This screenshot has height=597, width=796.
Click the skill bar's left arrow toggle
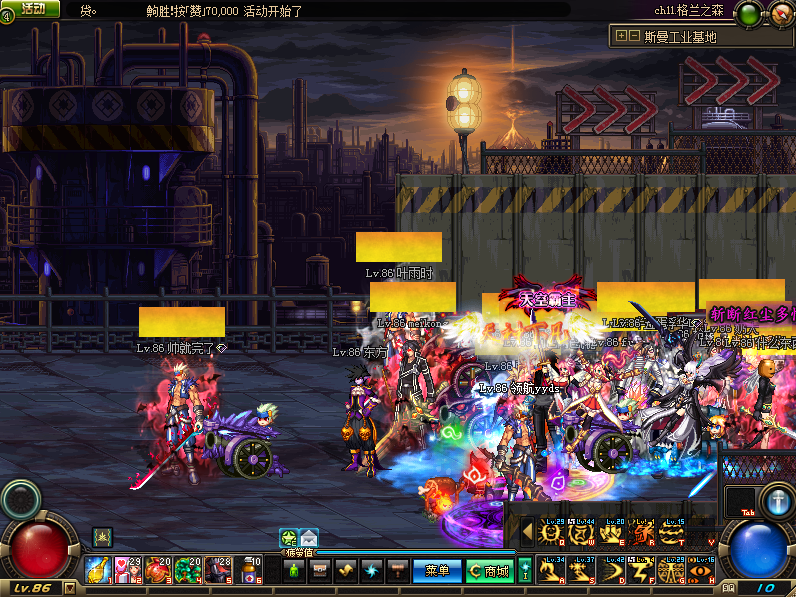pyautogui.click(x=526, y=533)
